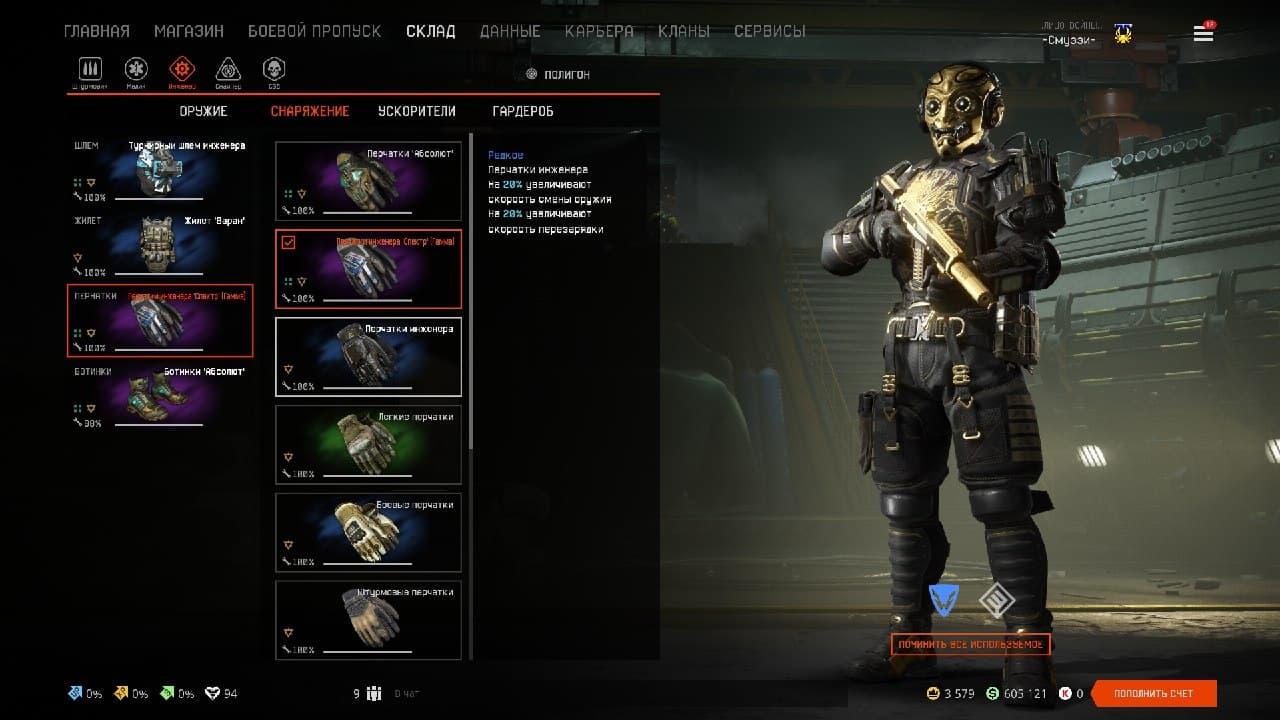Click ПОЧИНИТЬ ВСЕ ИСПОЛЬЗУЕМОЕ repair button
The height and width of the screenshot is (720, 1280).
click(970, 645)
